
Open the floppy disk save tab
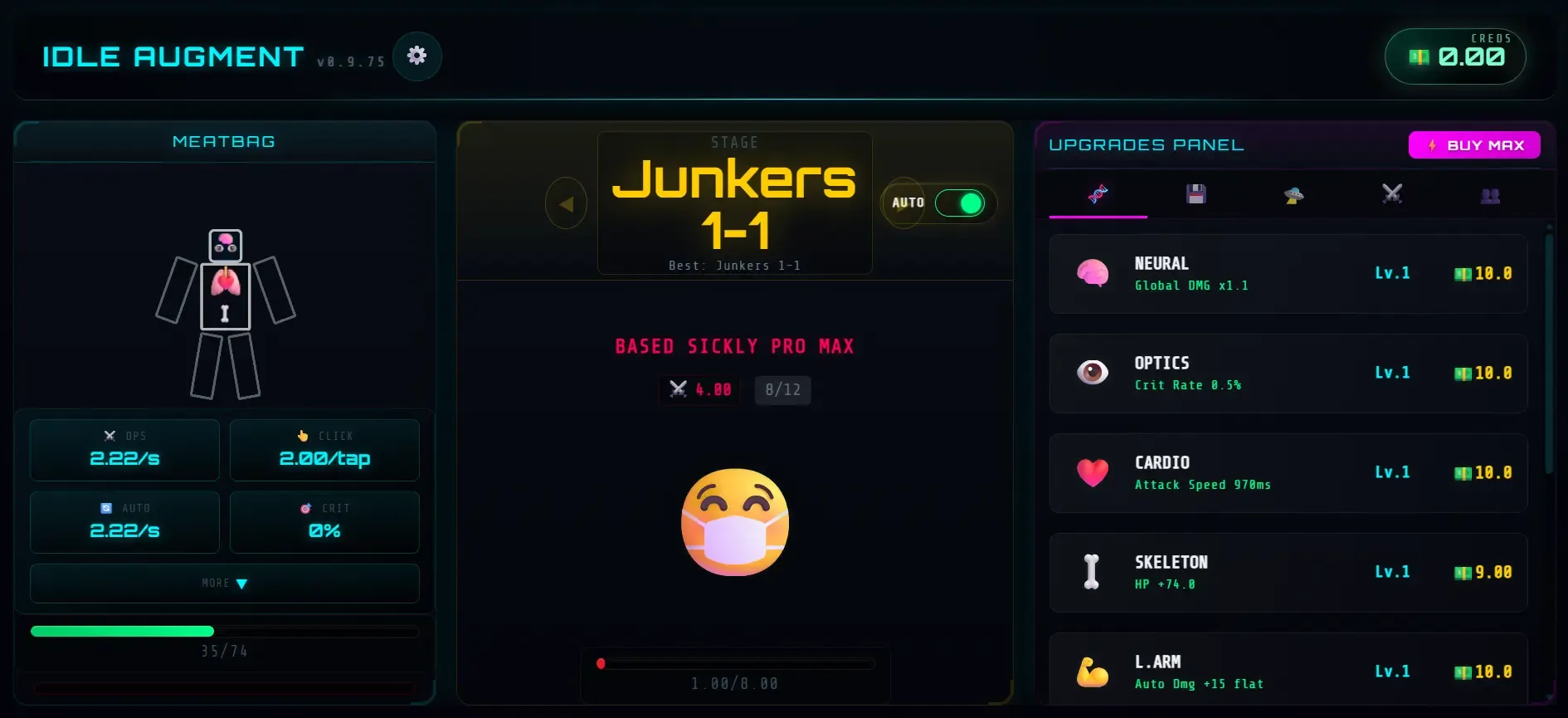[1195, 195]
